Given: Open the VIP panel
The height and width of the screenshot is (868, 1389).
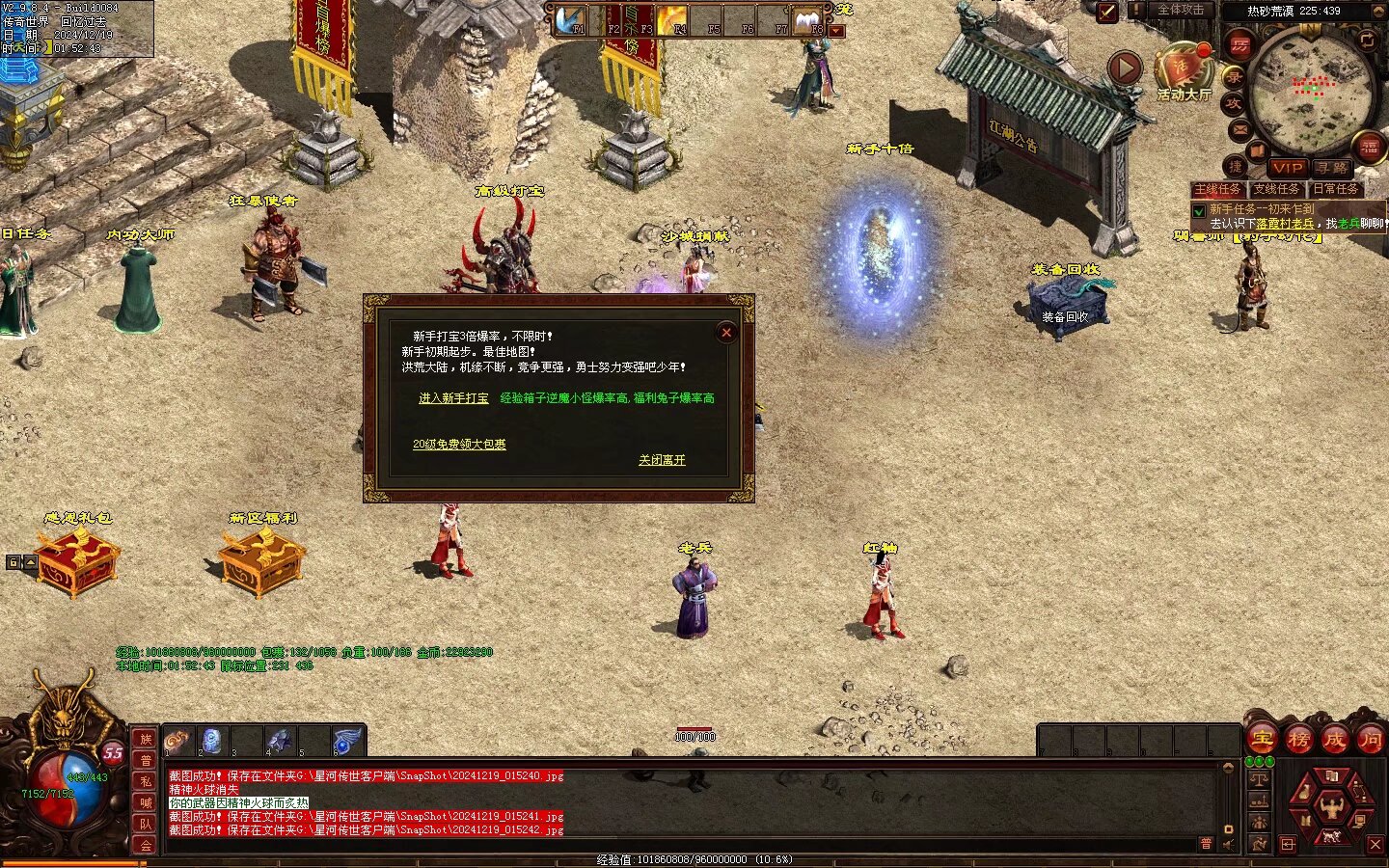Looking at the screenshot, I should pyautogui.click(x=1287, y=168).
